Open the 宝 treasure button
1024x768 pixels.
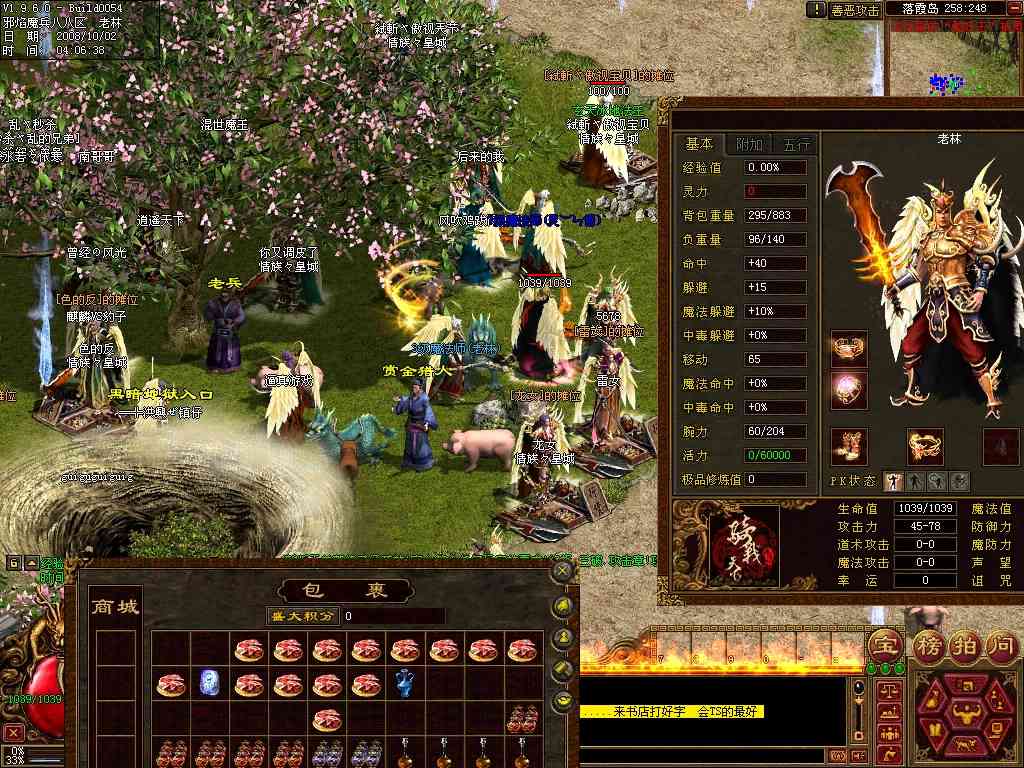coord(885,645)
